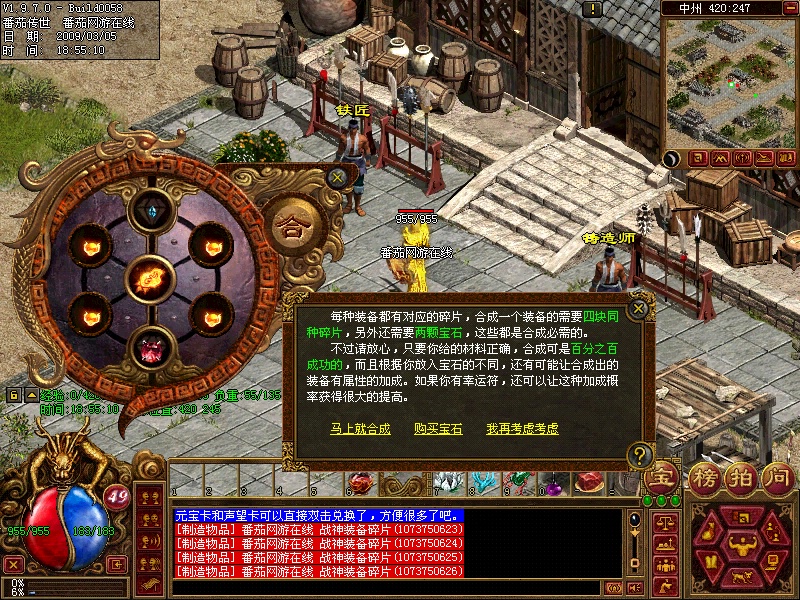
Task: Close the NPC dialogue window
Action: [x=638, y=308]
